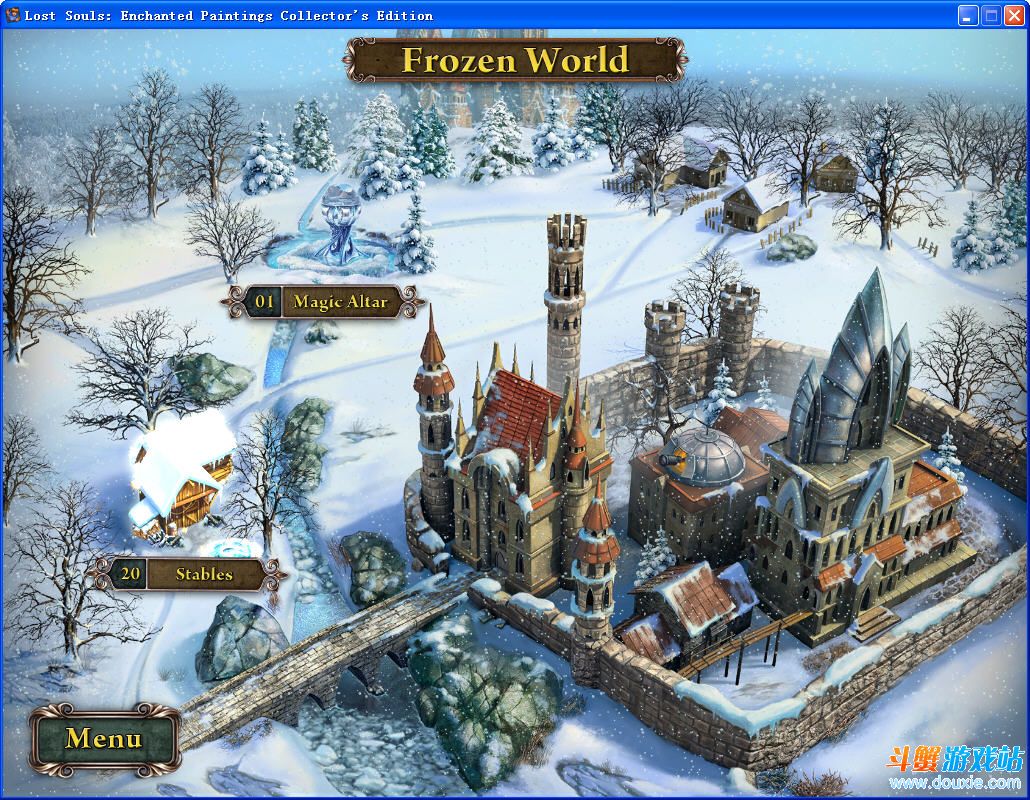Screen dimensions: 1030x800
Task: Open the Menu button
Action: 104,739
